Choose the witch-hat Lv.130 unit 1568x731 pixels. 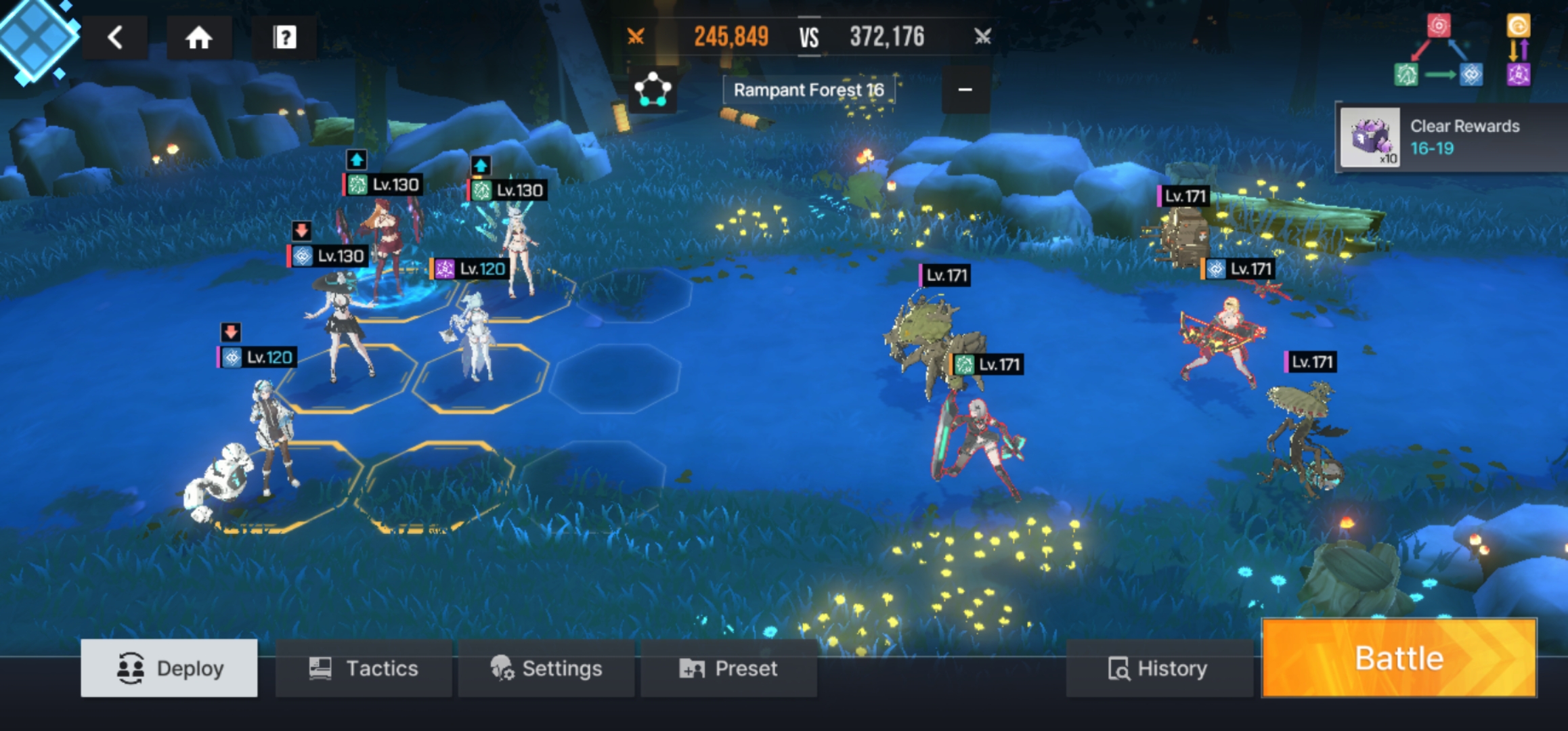342,325
